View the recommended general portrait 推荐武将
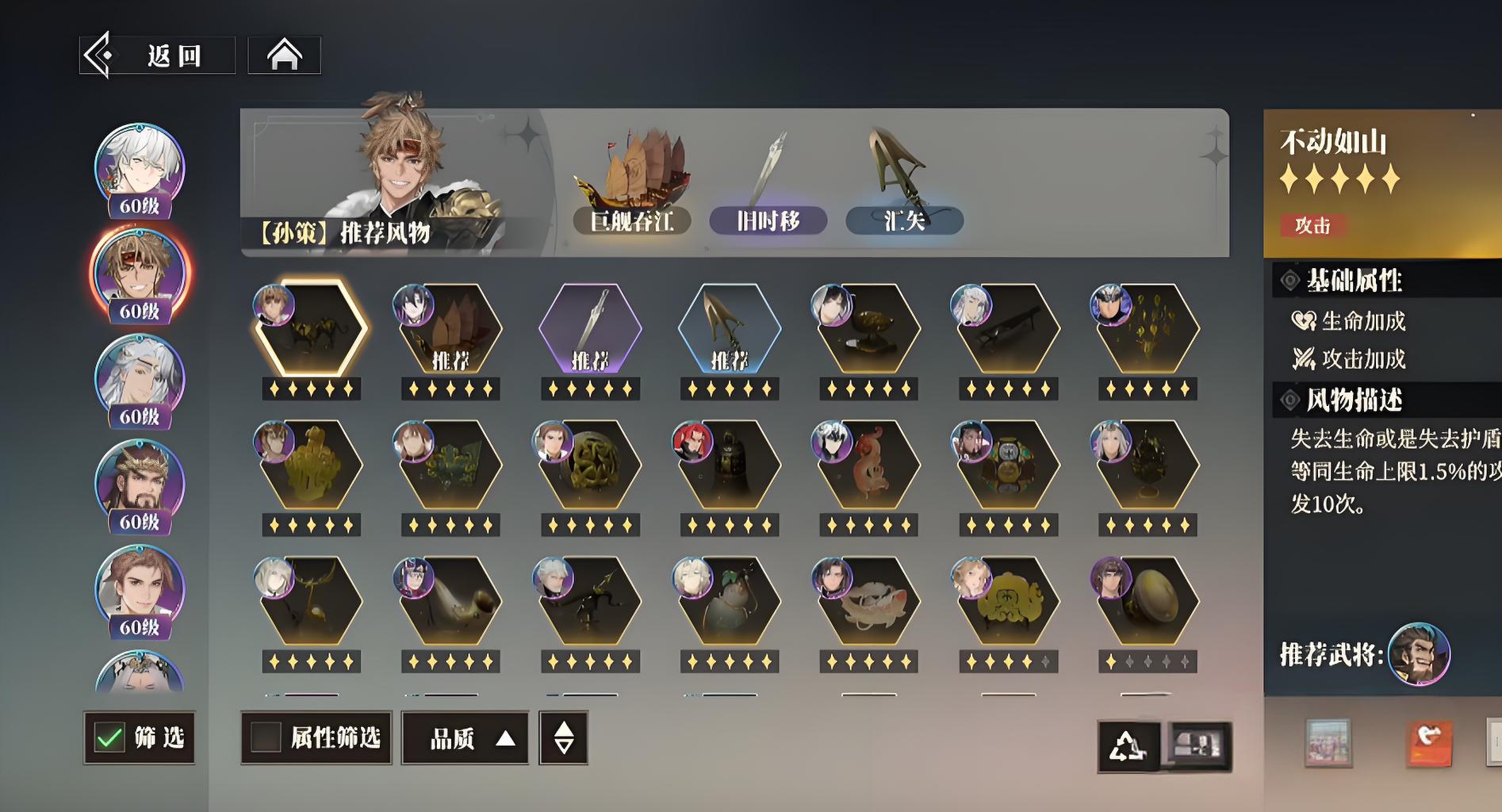 1418,653
